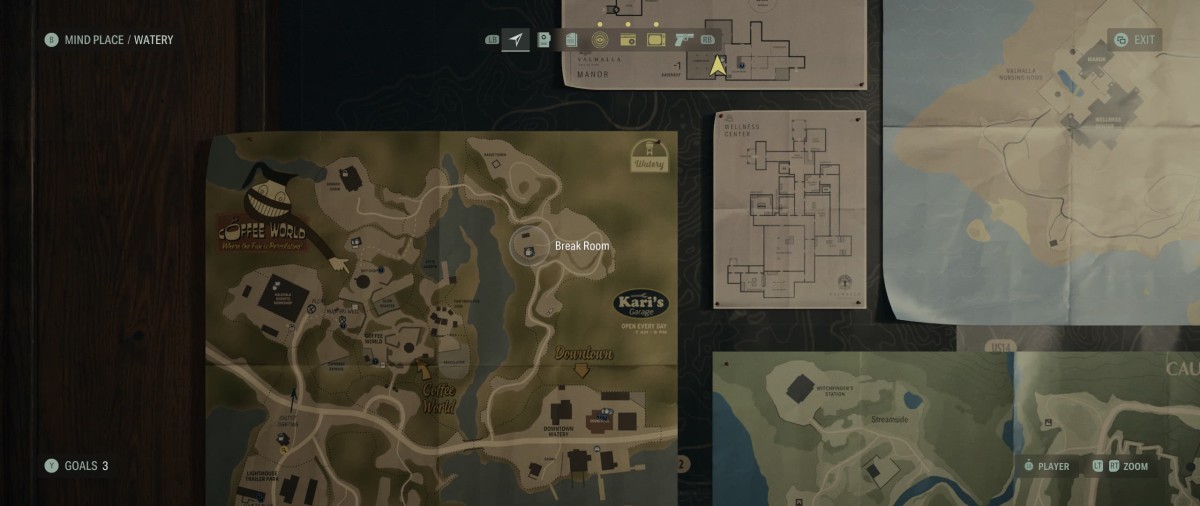Switch to the radio tab

pos(628,40)
